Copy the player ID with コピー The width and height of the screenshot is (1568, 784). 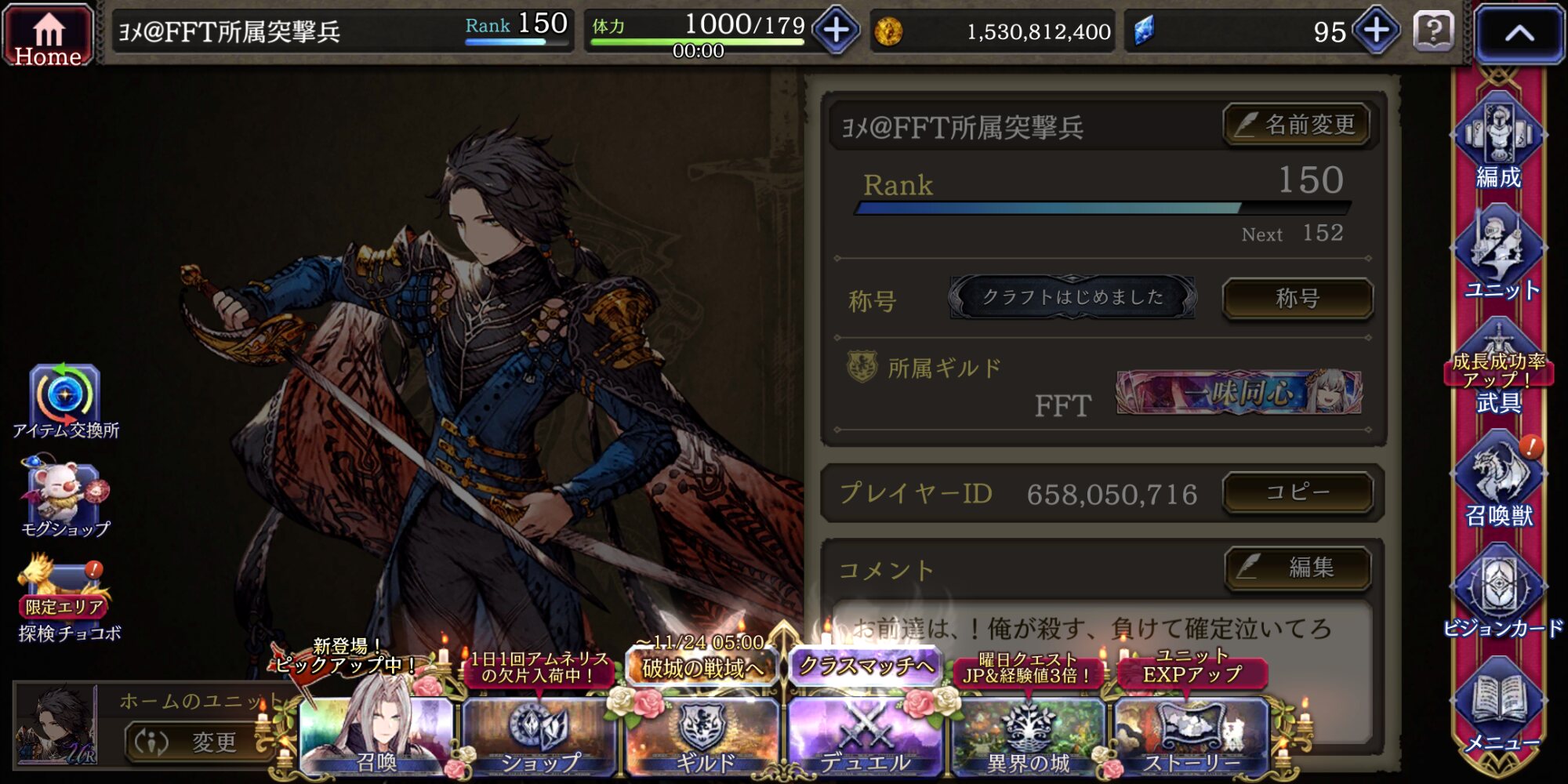click(x=1297, y=492)
